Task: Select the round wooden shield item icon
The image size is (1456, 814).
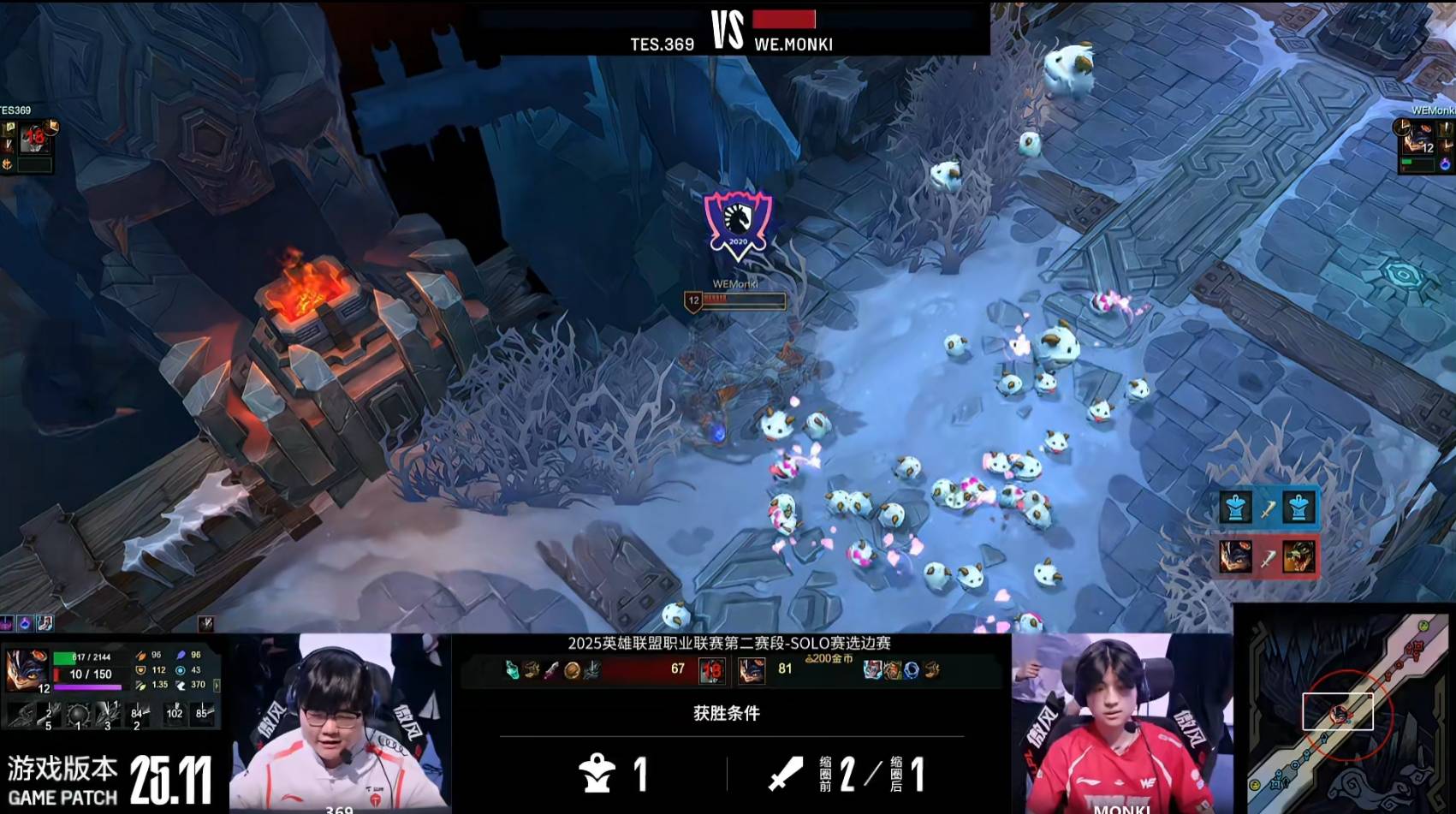Action: [x=572, y=670]
